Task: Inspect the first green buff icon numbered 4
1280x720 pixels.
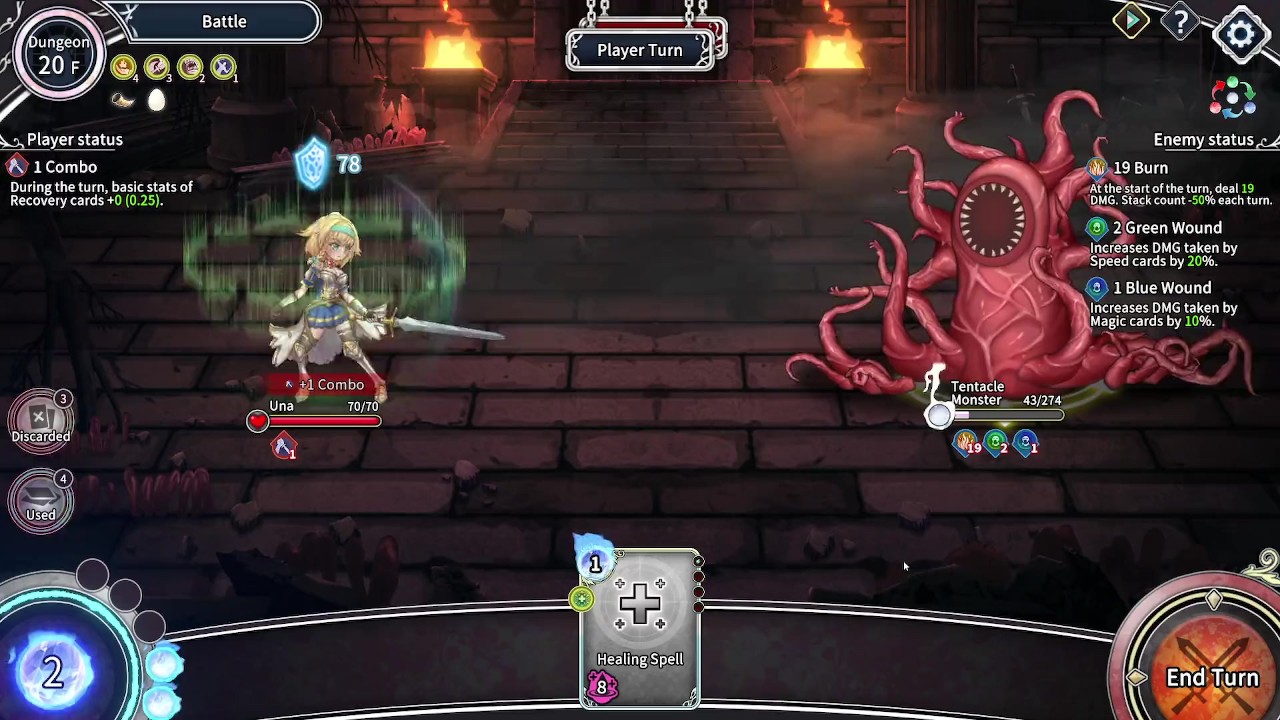Action: (x=123, y=67)
